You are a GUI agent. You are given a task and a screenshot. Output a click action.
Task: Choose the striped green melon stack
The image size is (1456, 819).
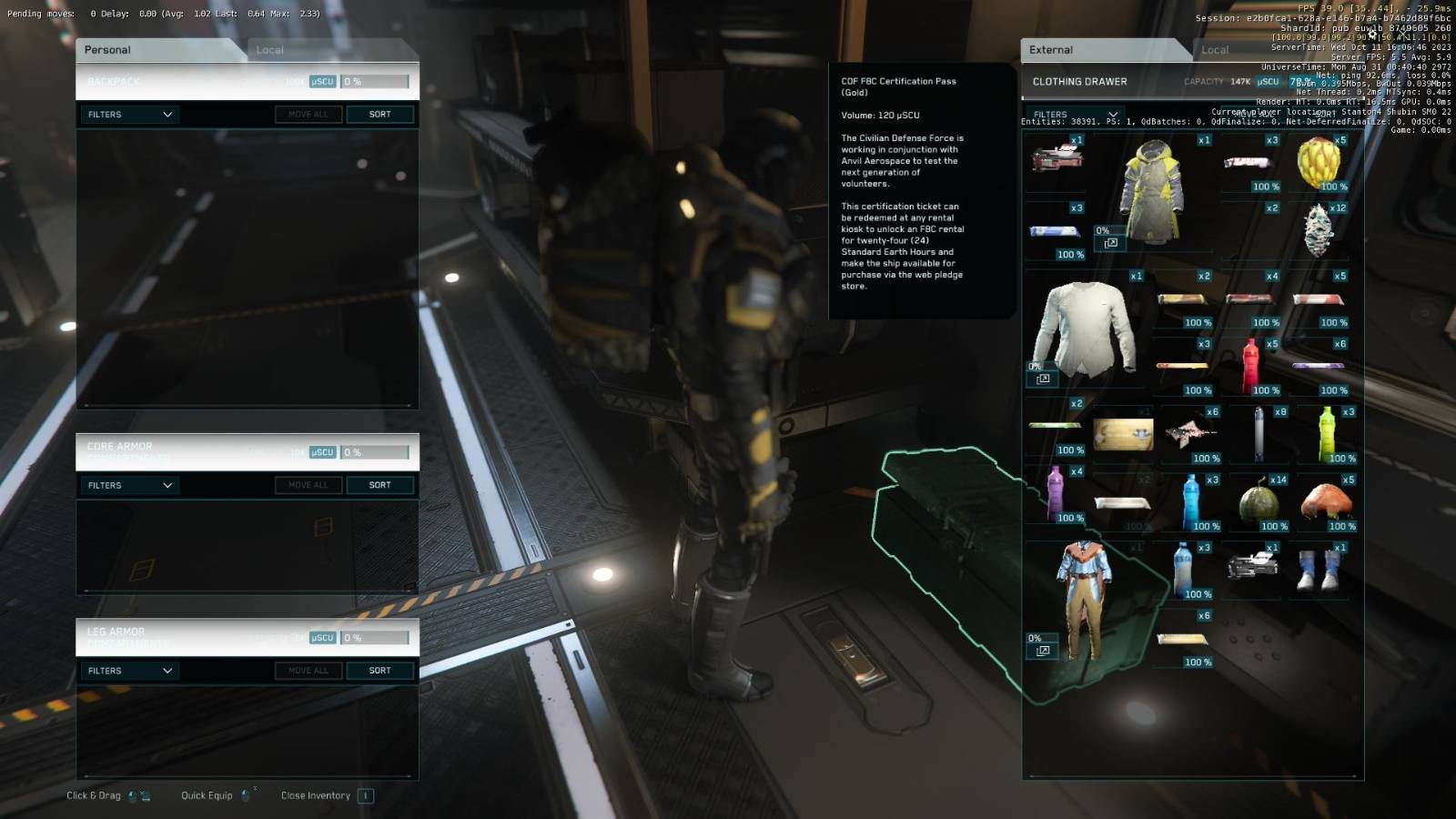click(1259, 502)
